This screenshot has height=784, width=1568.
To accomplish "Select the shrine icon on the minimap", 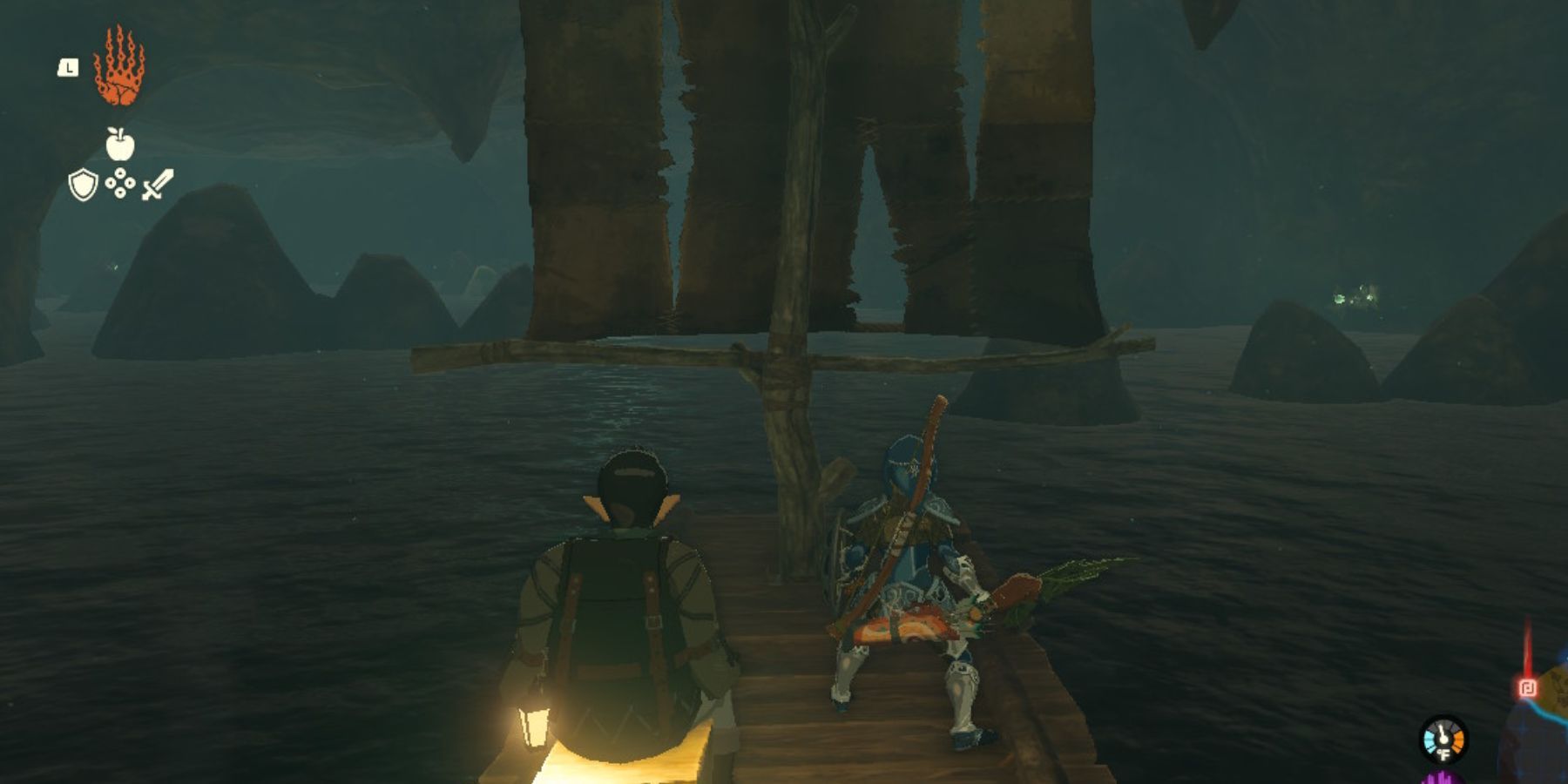I will (1525, 687).
